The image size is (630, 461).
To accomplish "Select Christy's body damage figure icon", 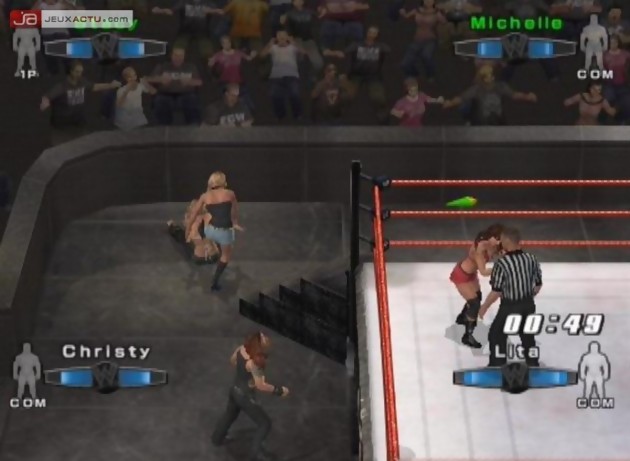I will tap(27, 369).
